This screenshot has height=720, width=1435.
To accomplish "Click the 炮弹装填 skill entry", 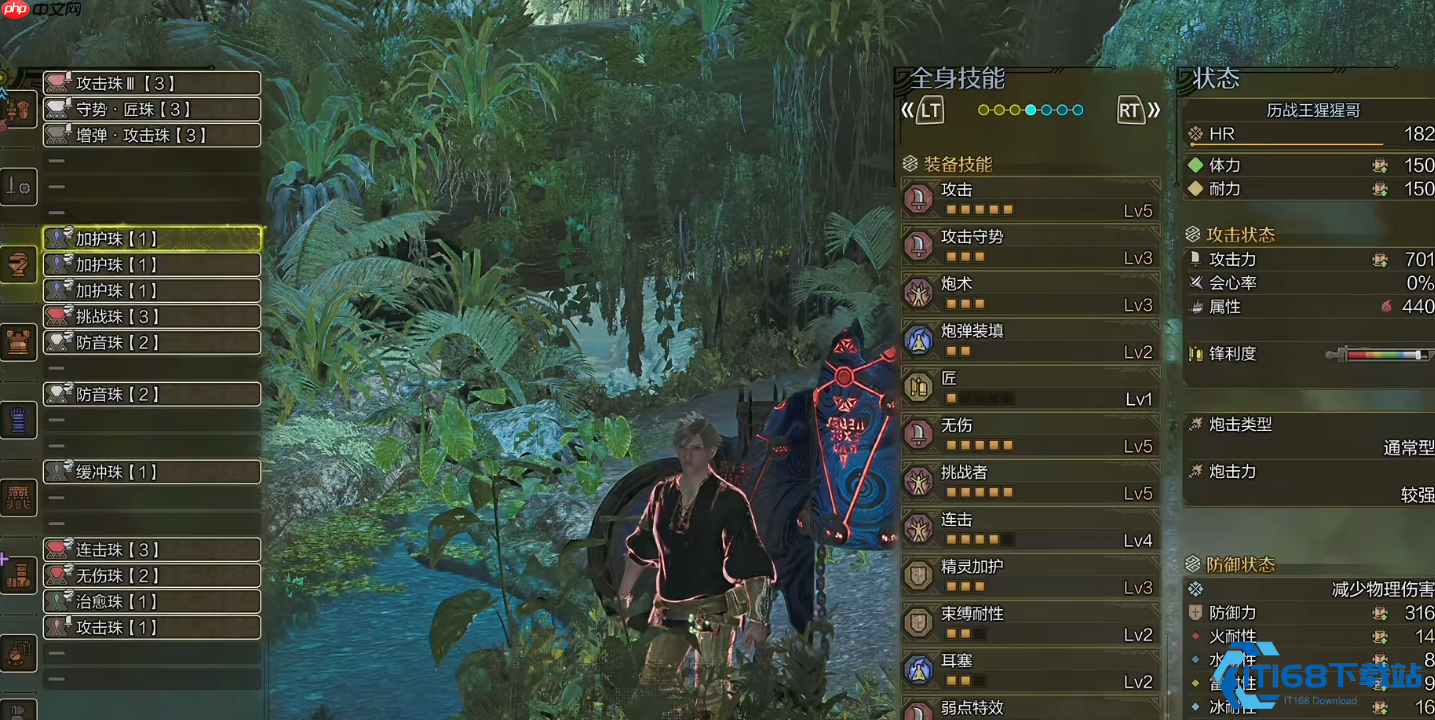I will point(1030,340).
